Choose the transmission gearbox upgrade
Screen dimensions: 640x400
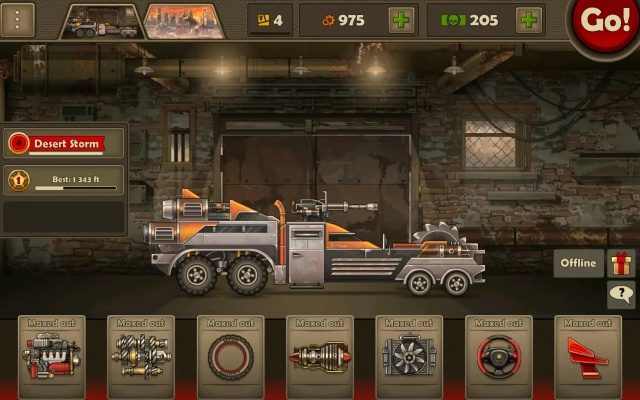pos(140,354)
